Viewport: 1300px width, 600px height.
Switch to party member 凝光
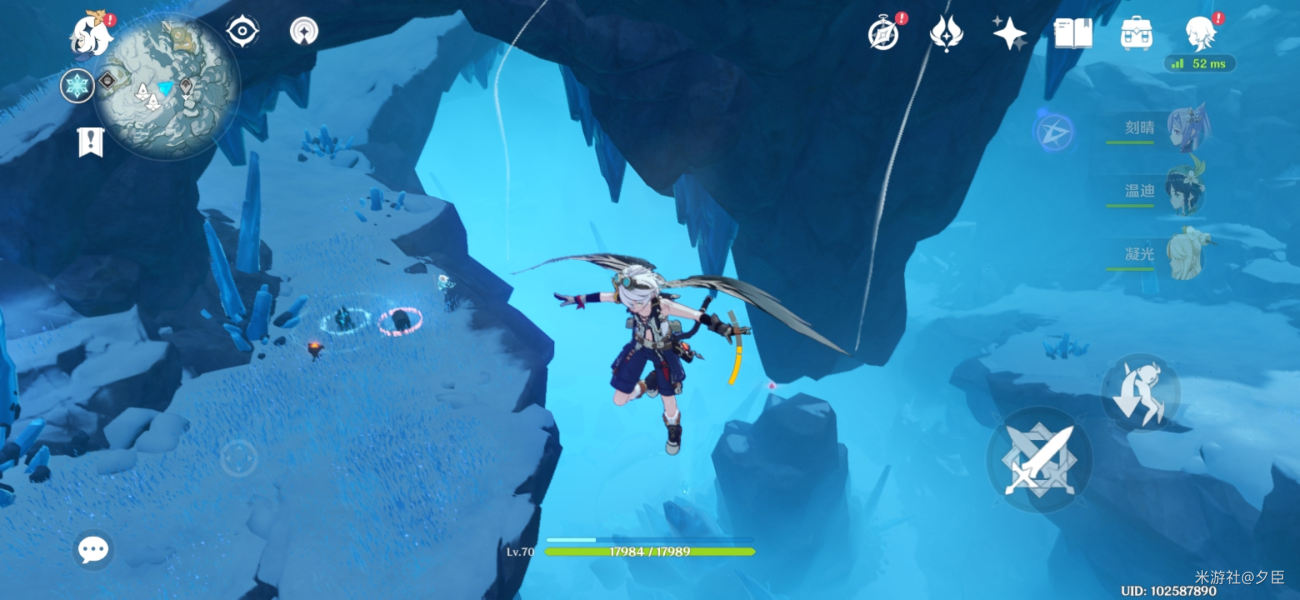pyautogui.click(x=1186, y=253)
